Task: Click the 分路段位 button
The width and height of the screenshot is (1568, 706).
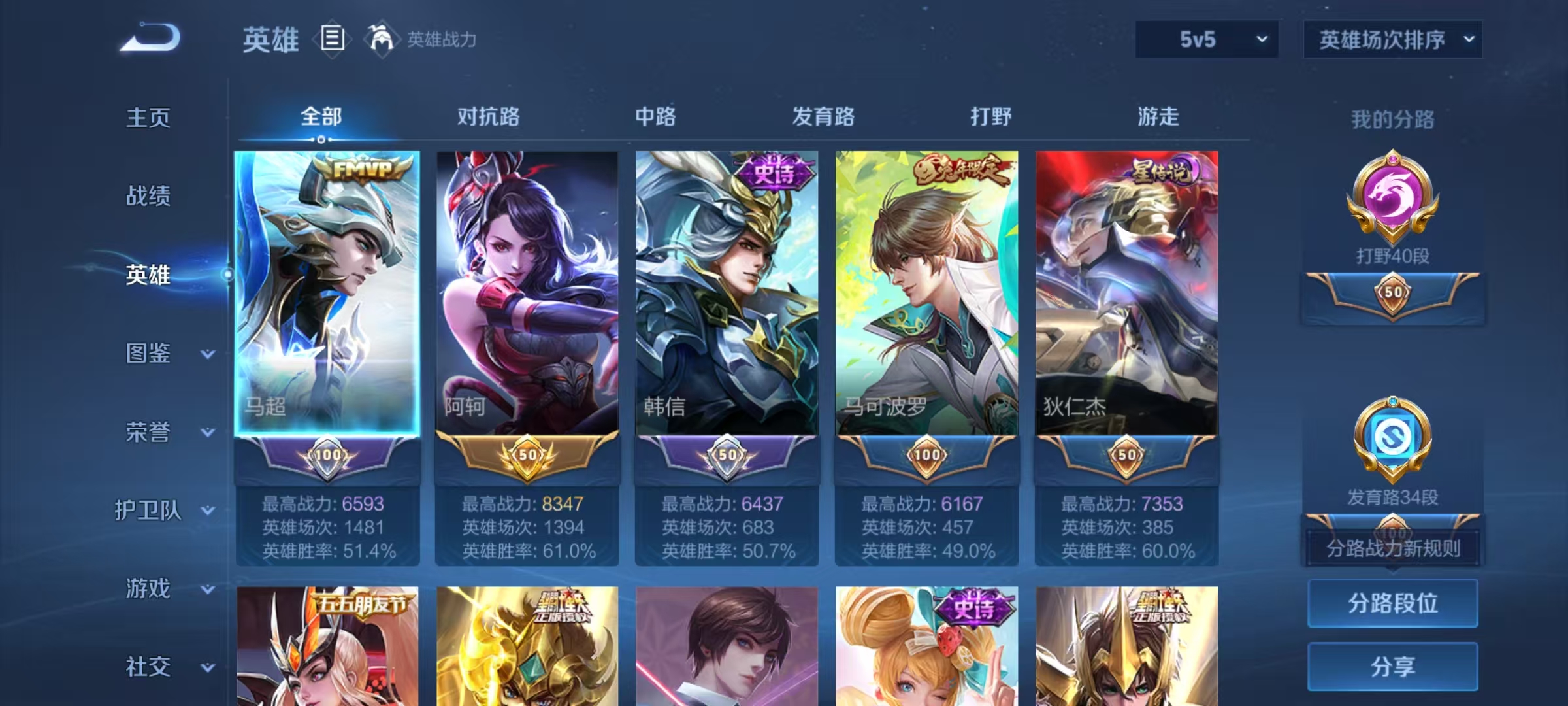Action: (x=1392, y=603)
